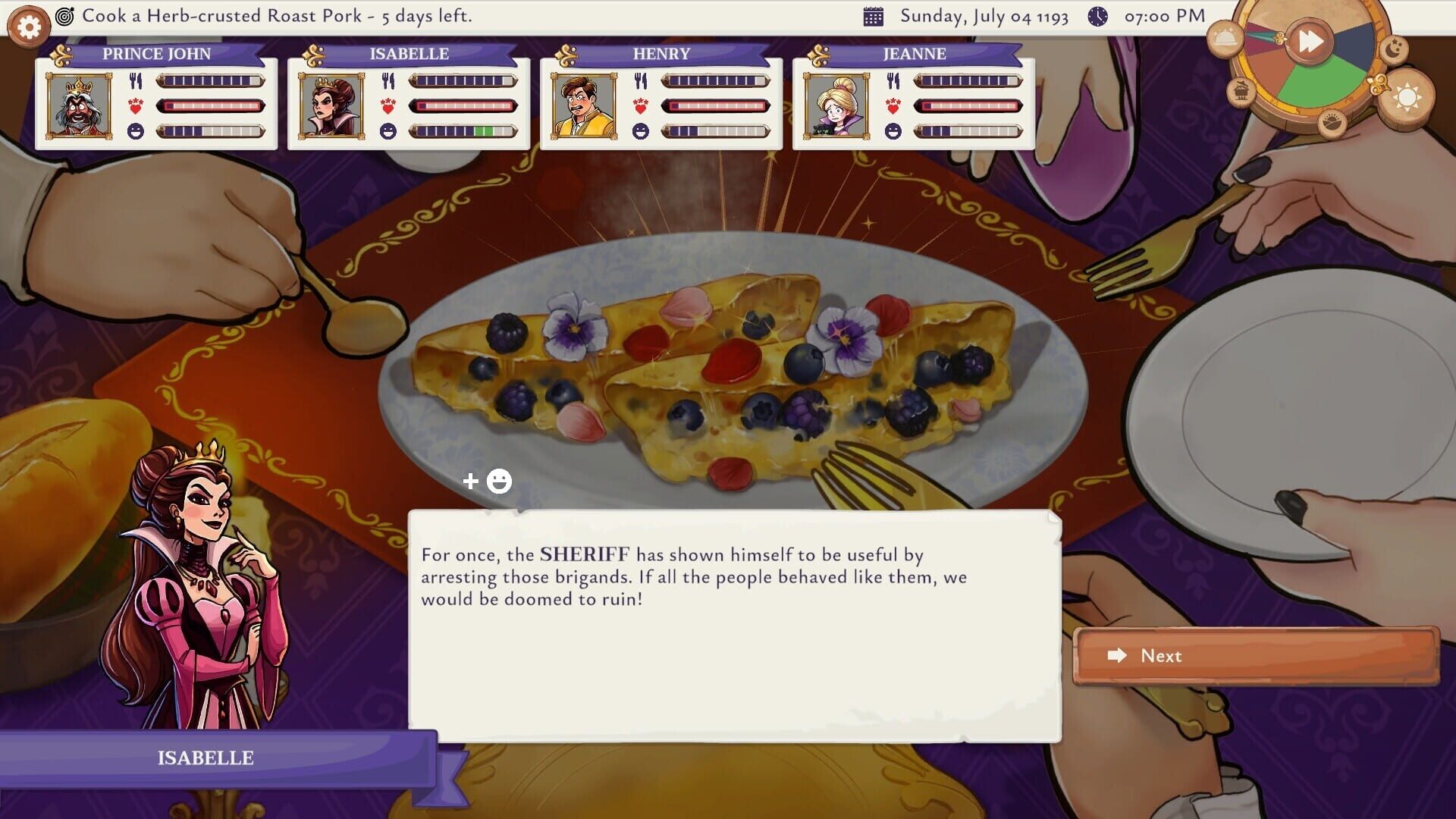Click the smiley bonus icon above the dialogue
Screen dimensions: 1456x819
click(500, 480)
